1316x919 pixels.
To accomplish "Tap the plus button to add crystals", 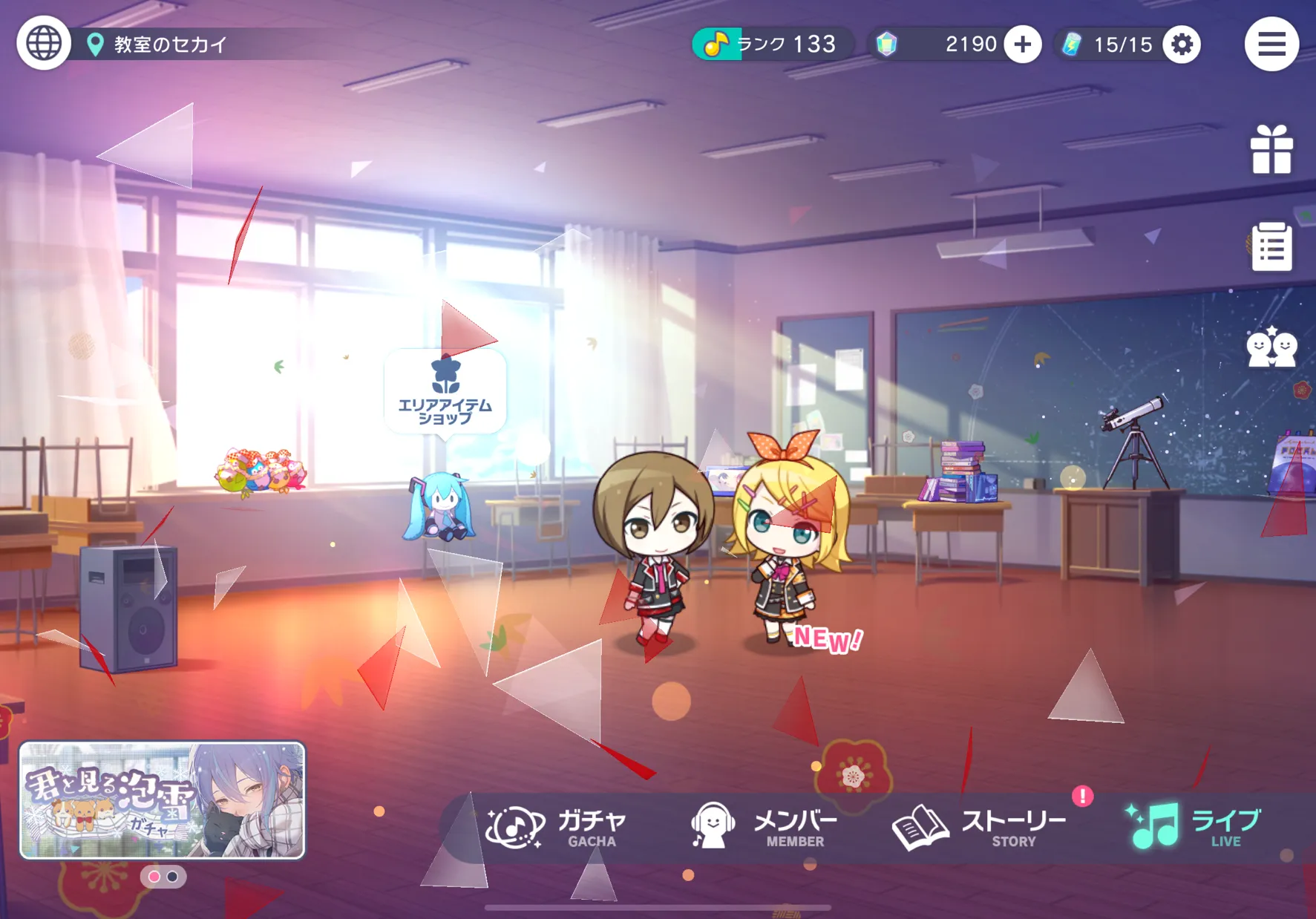I will point(1023,45).
